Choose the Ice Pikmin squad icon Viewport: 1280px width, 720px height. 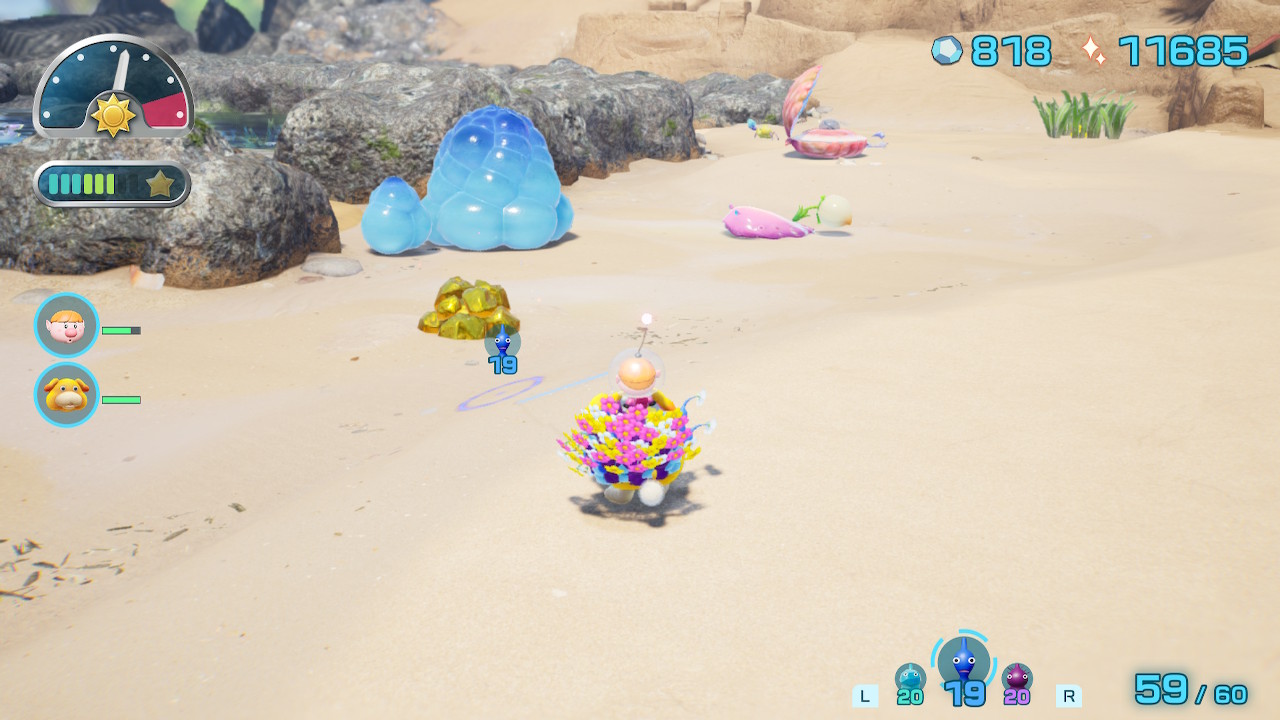(910, 679)
